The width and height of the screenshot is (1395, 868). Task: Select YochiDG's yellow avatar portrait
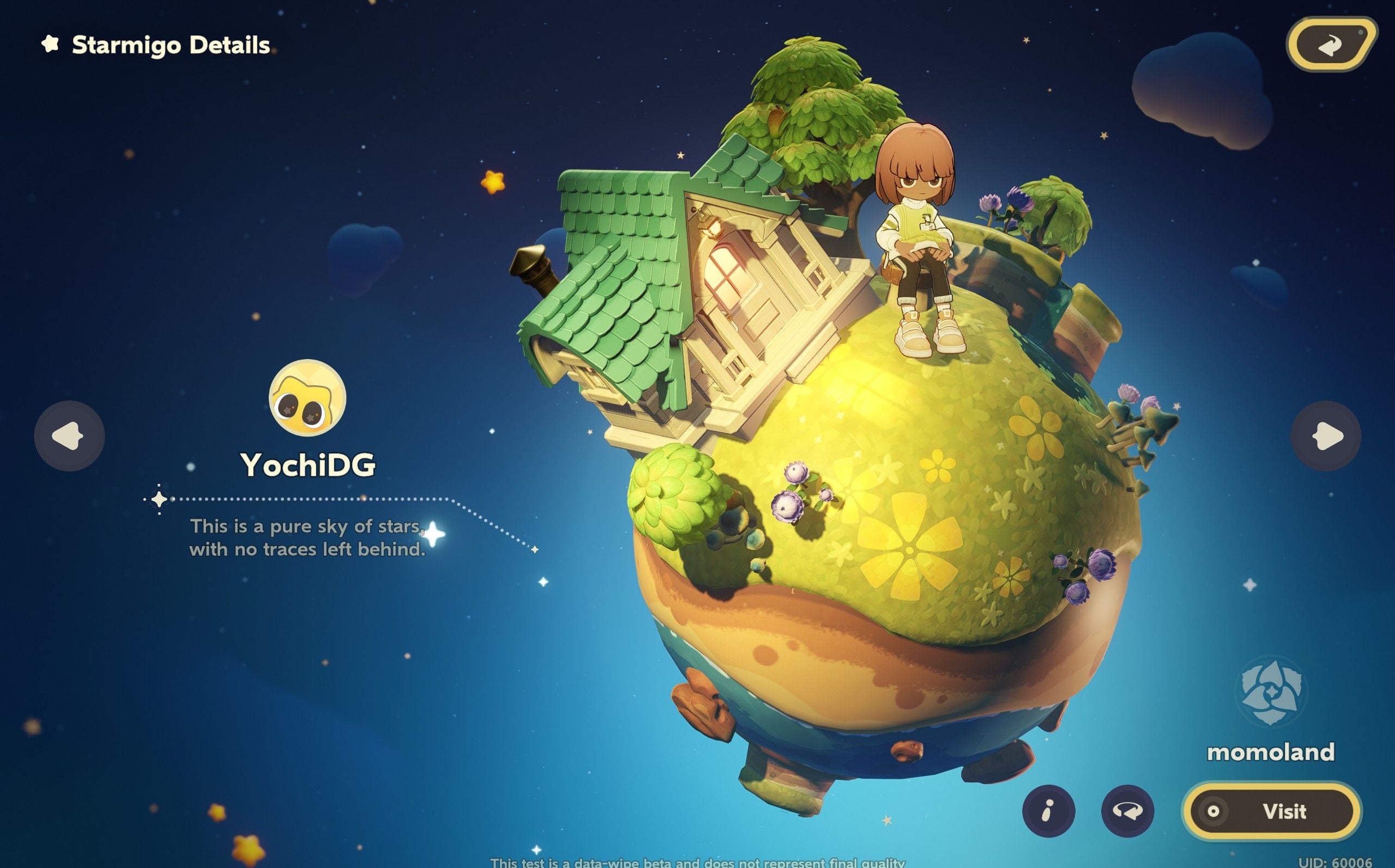[307, 398]
